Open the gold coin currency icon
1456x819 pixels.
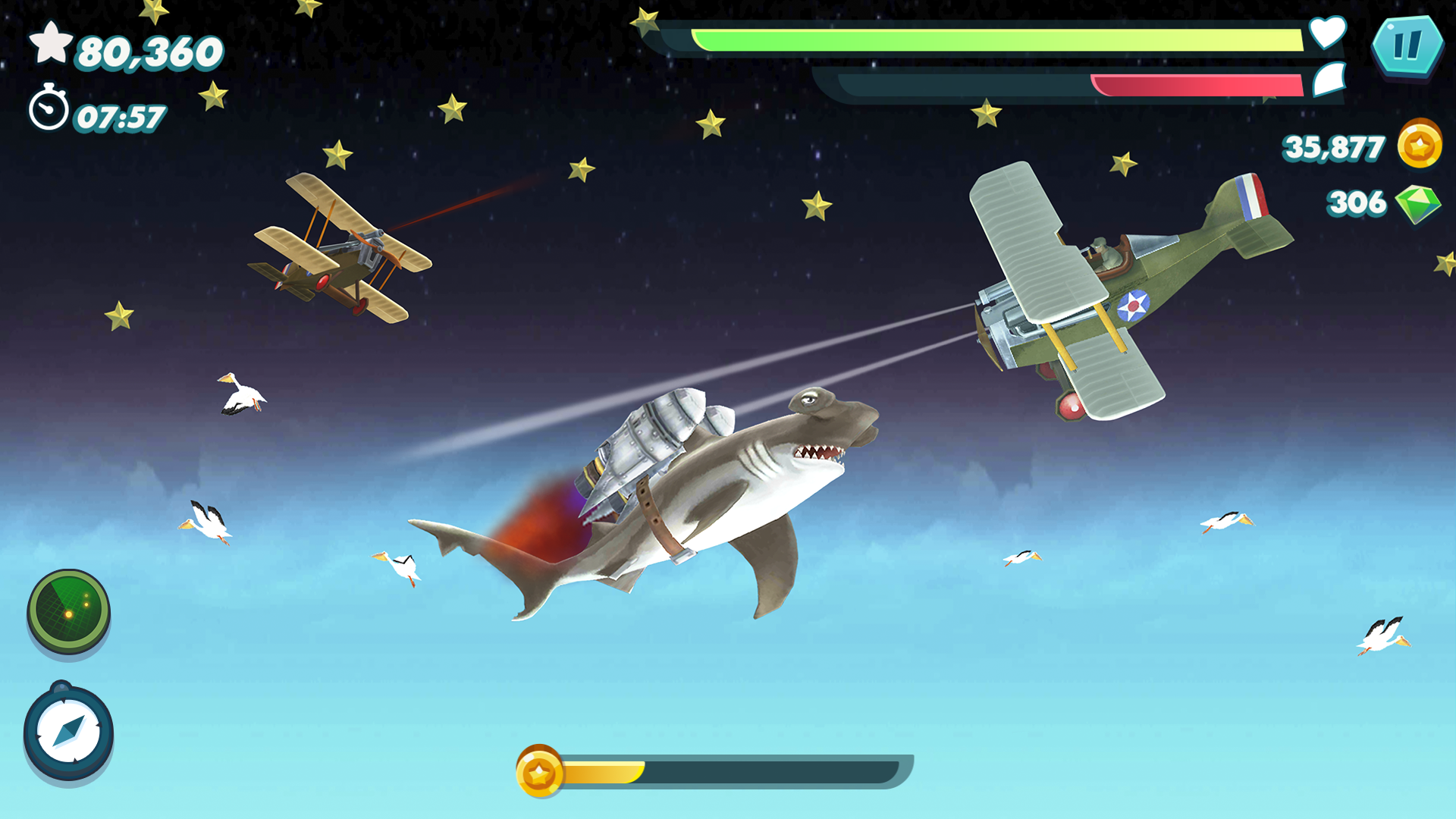[x=1420, y=146]
